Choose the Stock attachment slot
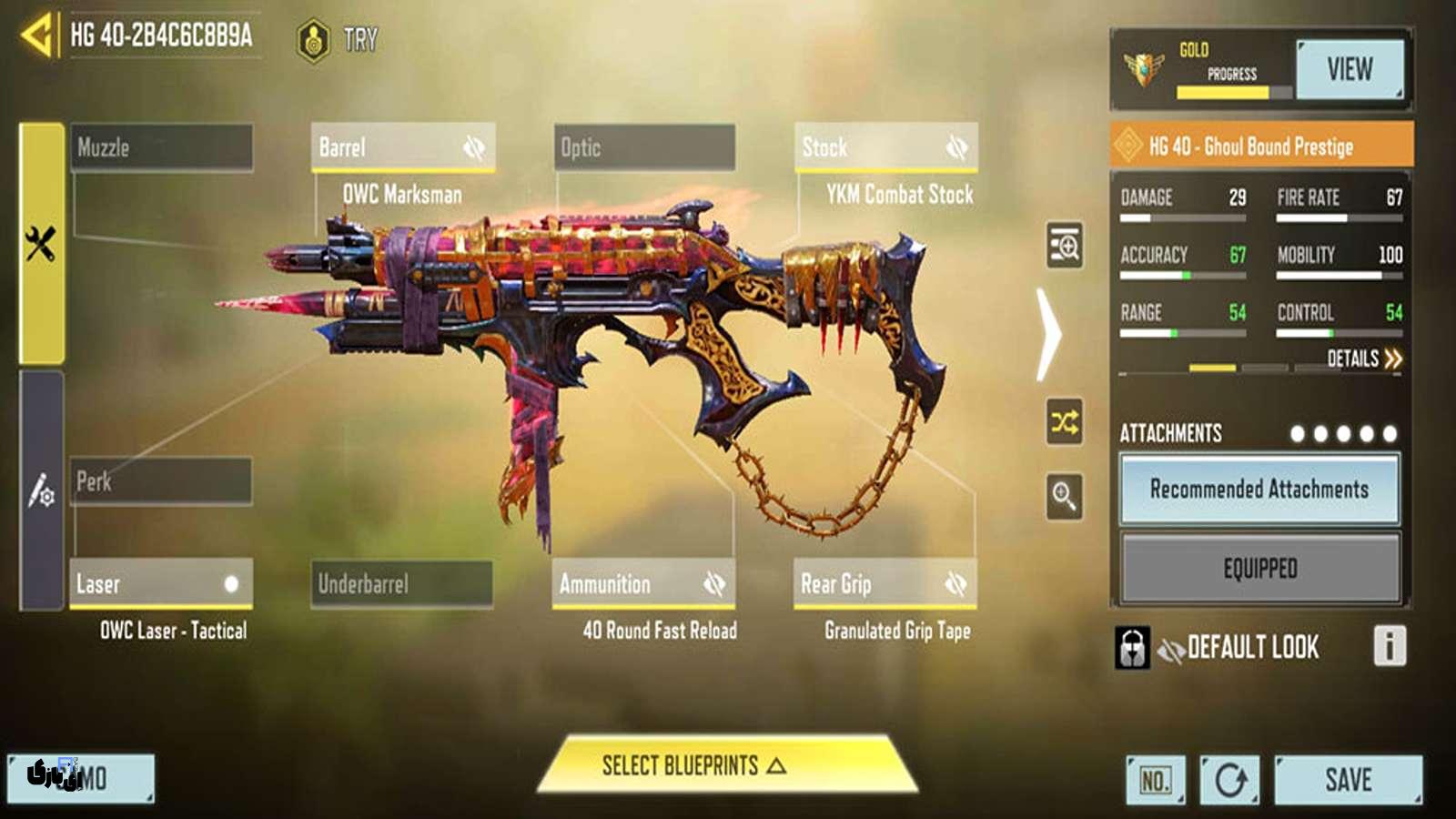Viewport: 1456px width, 819px height. pos(885,147)
